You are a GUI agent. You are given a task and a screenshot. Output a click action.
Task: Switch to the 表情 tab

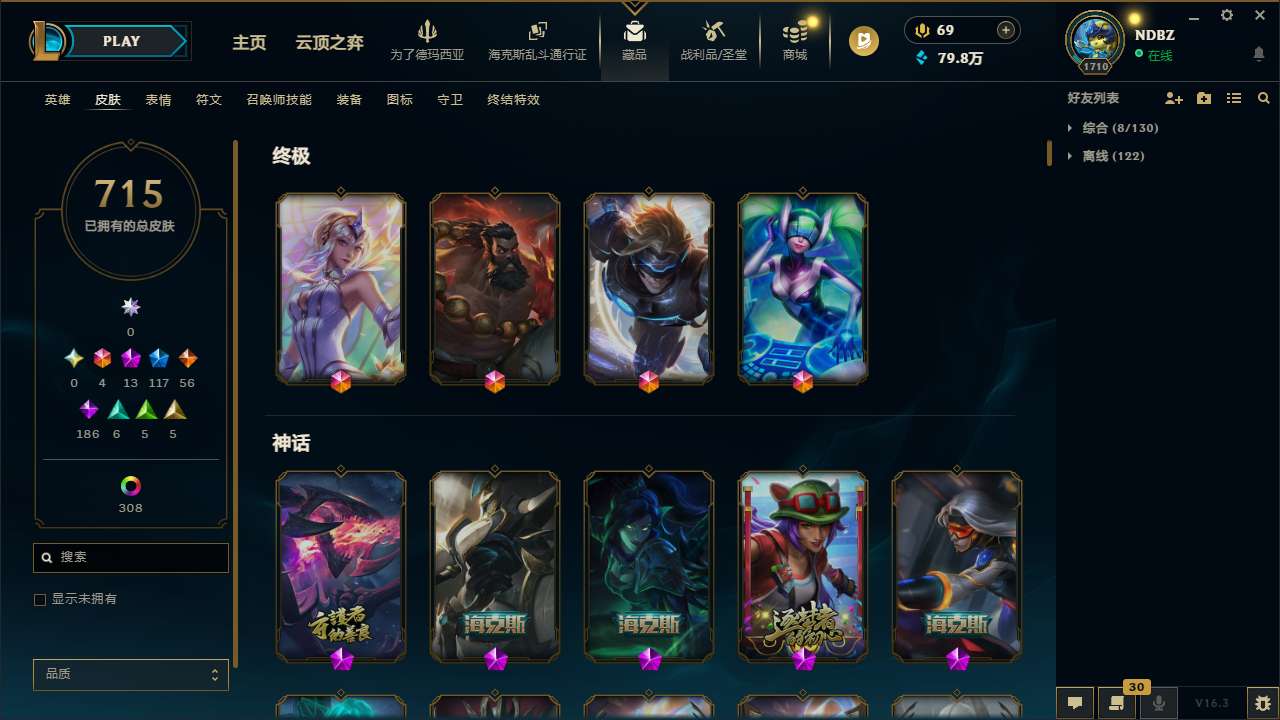point(158,100)
